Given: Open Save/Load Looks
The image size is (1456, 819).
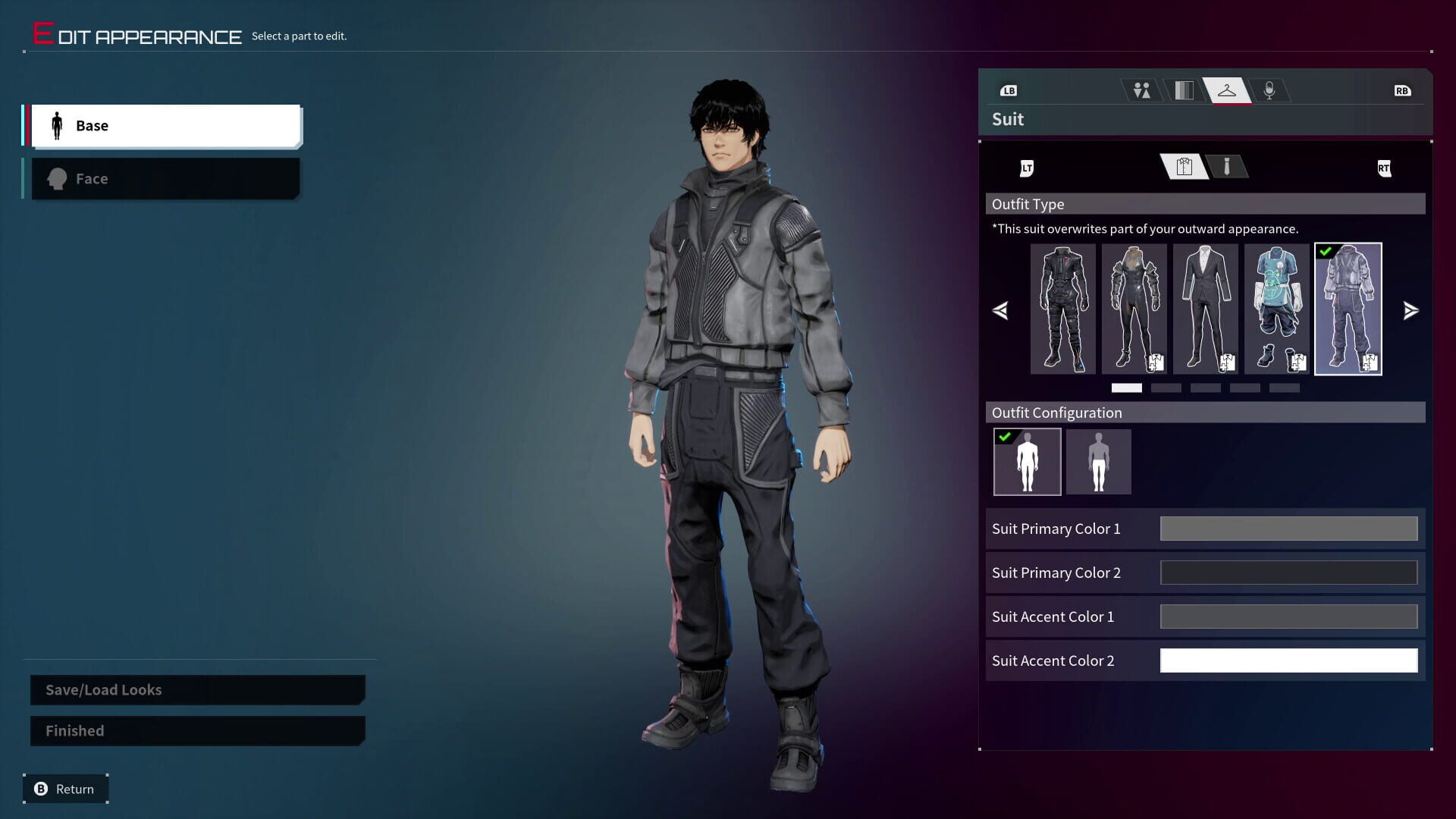Looking at the screenshot, I should click(196, 689).
